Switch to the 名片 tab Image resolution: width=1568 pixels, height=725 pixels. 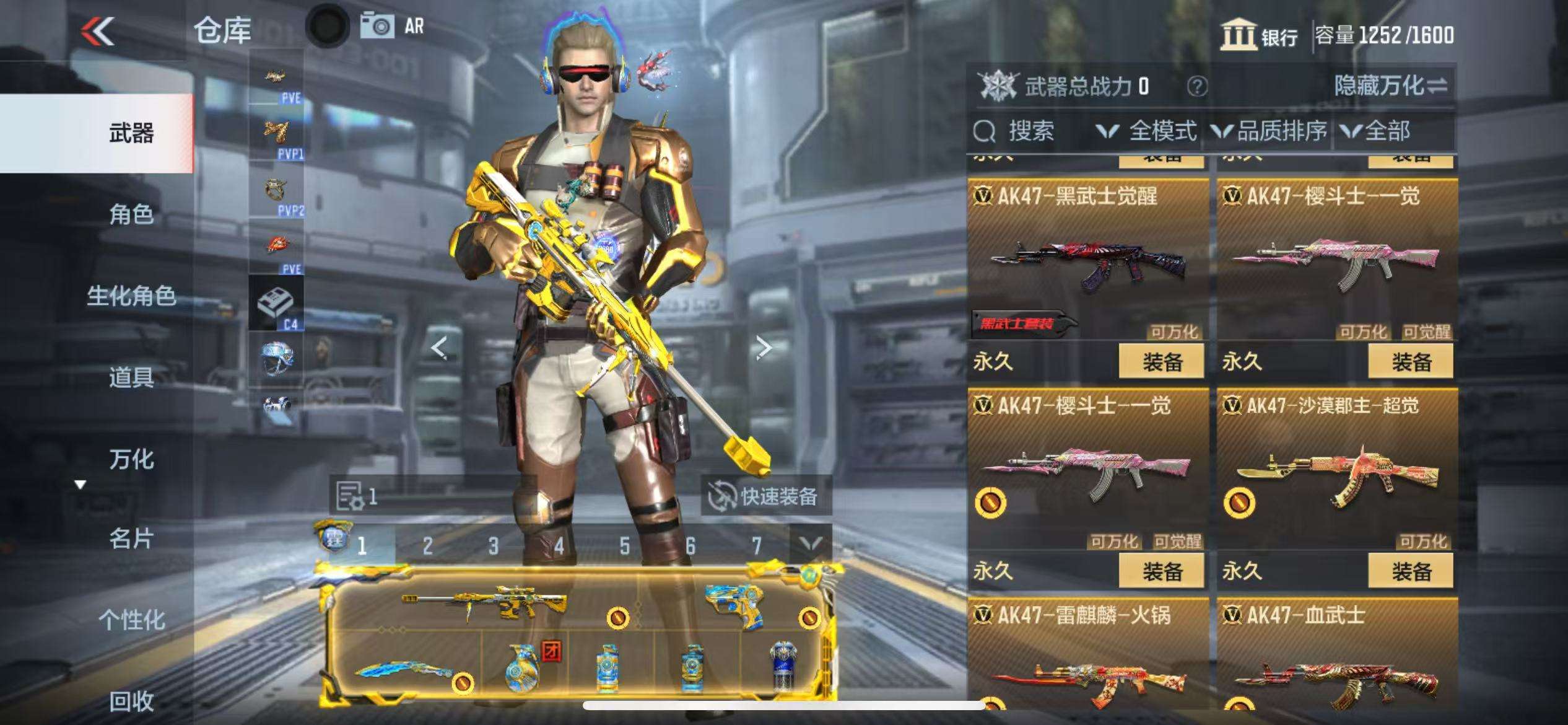click(x=131, y=539)
